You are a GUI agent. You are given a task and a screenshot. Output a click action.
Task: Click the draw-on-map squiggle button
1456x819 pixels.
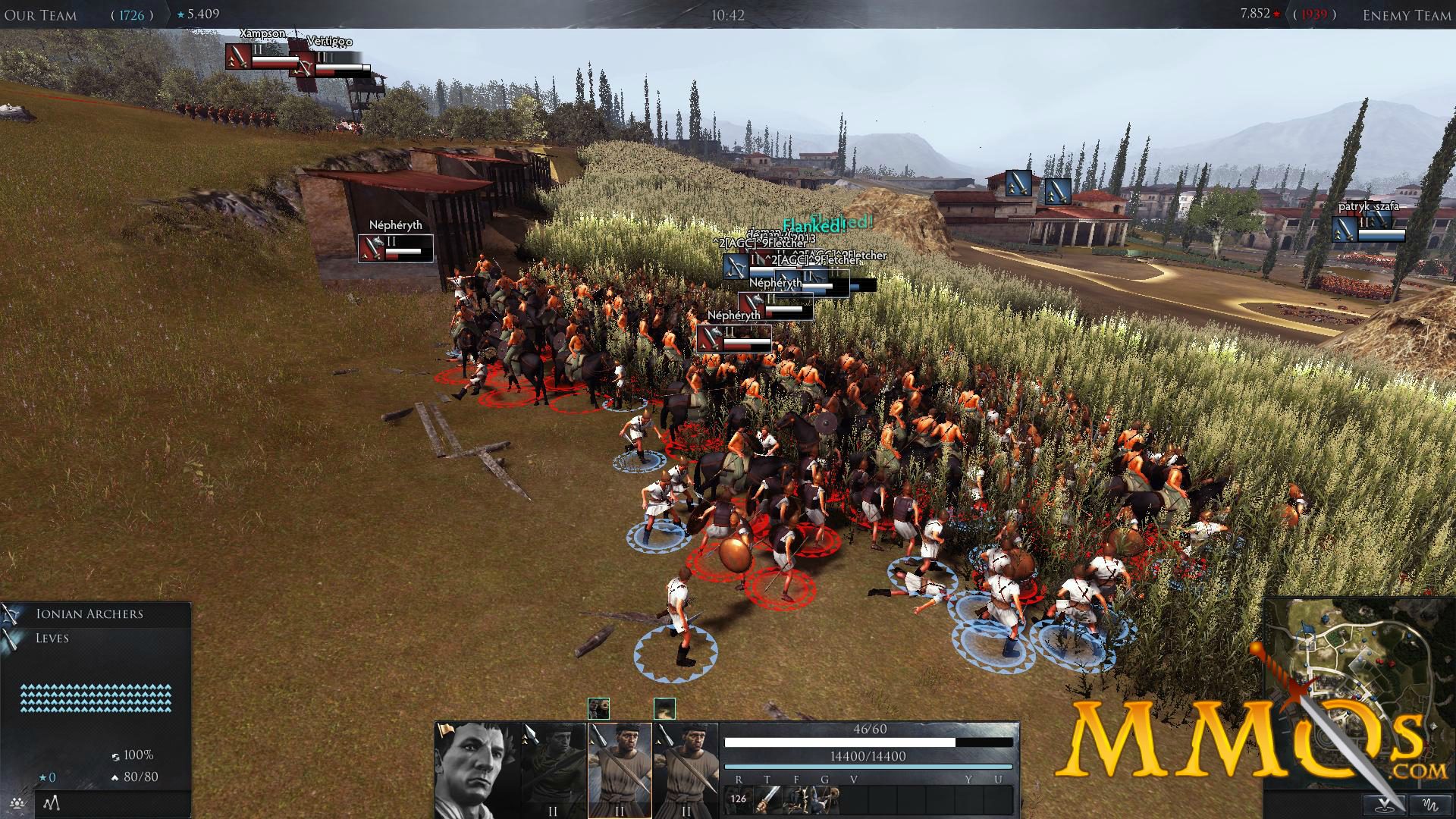click(1429, 804)
